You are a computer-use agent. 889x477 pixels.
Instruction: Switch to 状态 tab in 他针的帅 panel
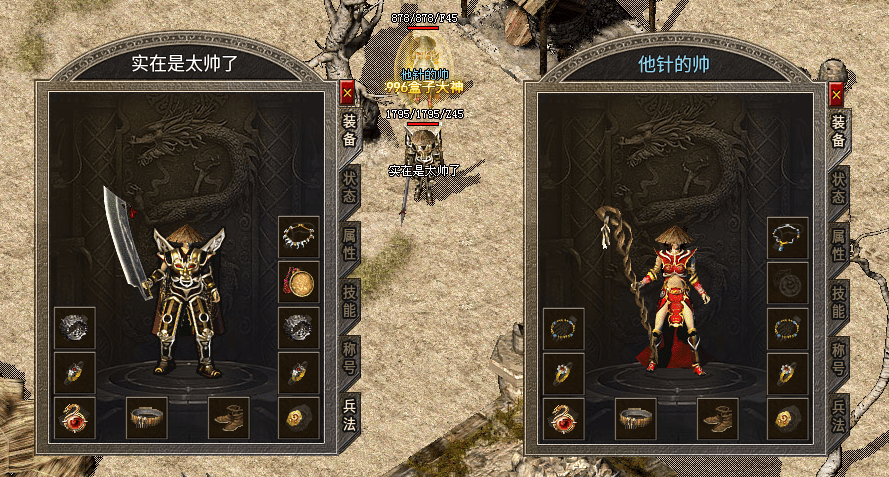pyautogui.click(x=838, y=185)
